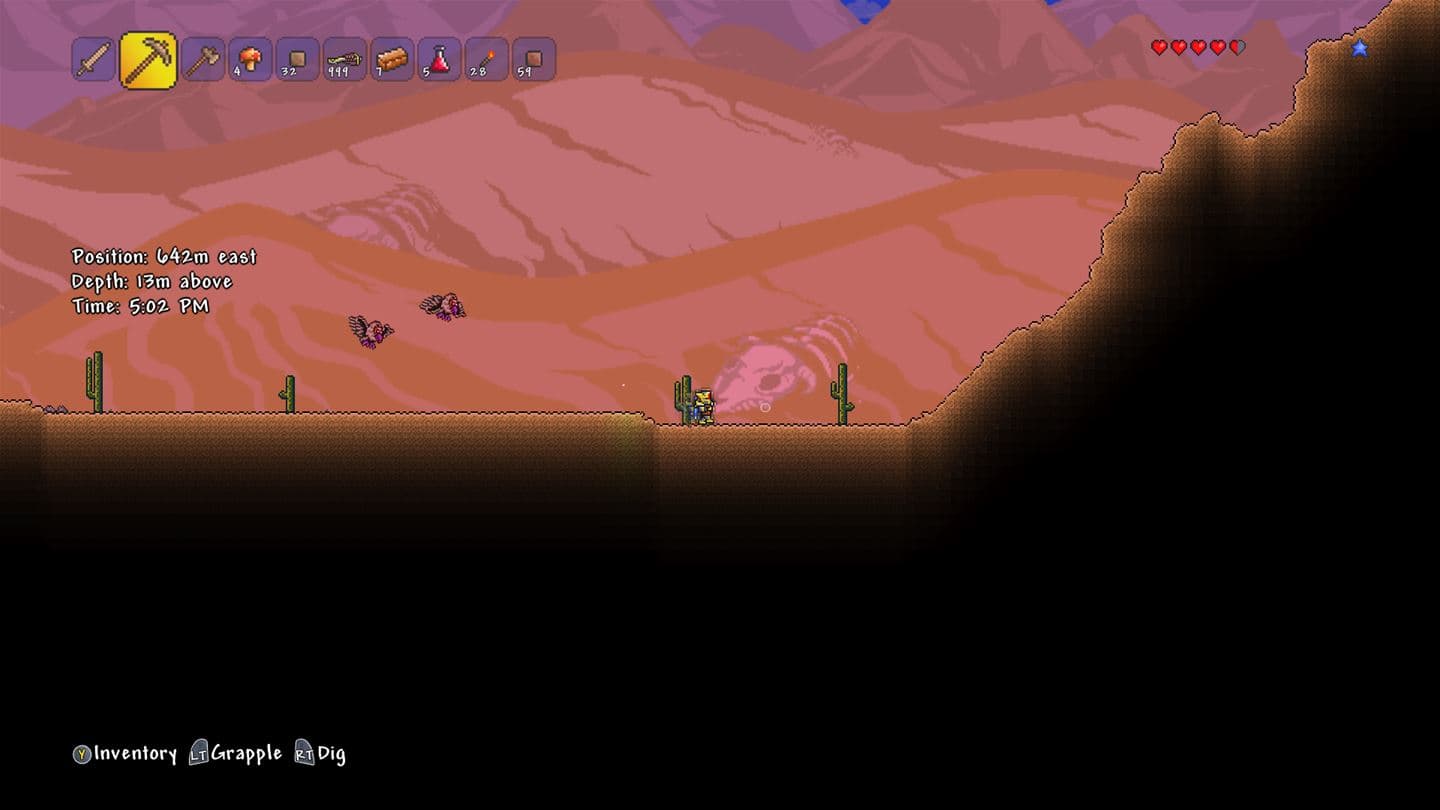Click the blue fallen star on the cliff
Image resolution: width=1440 pixels, height=810 pixels.
point(1358,47)
